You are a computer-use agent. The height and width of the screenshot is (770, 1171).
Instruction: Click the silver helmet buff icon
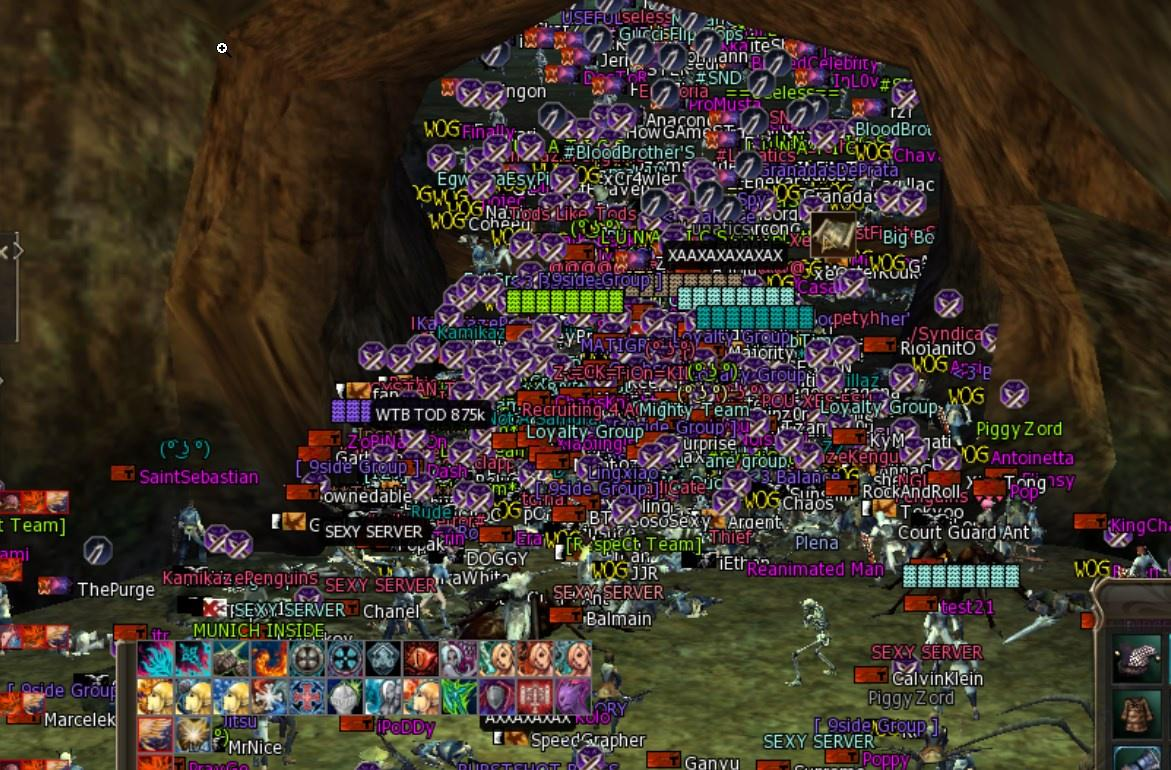(344, 696)
